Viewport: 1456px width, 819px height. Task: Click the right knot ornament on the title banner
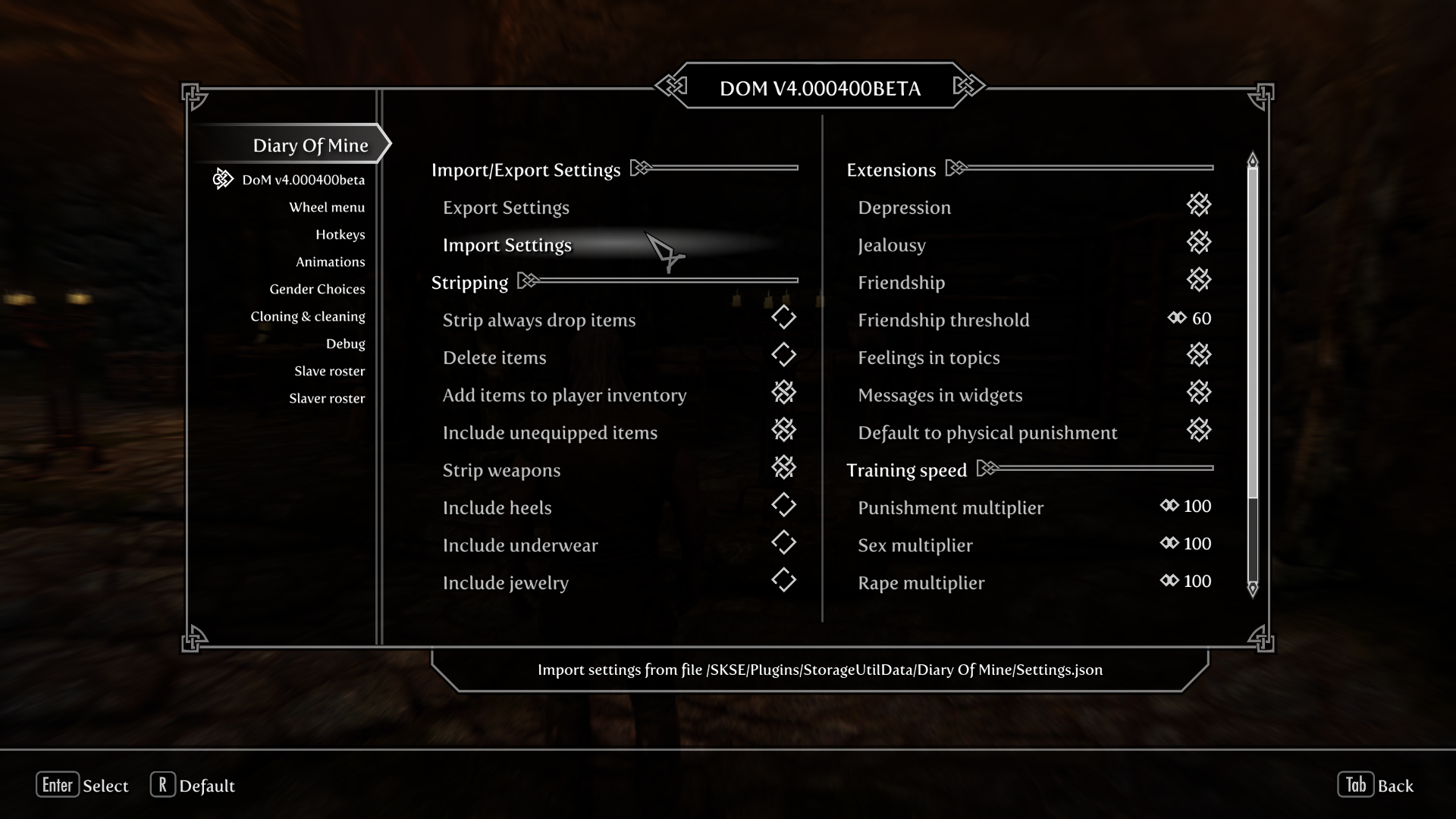969,86
